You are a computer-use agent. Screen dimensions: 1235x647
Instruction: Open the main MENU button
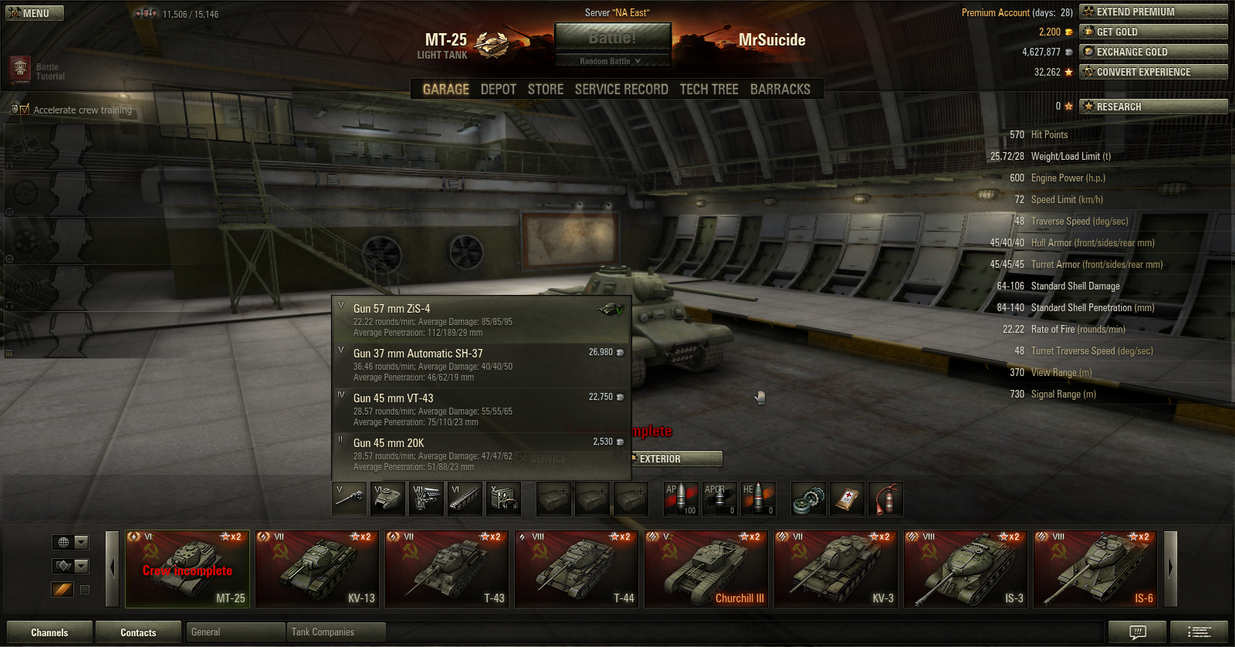pos(35,13)
